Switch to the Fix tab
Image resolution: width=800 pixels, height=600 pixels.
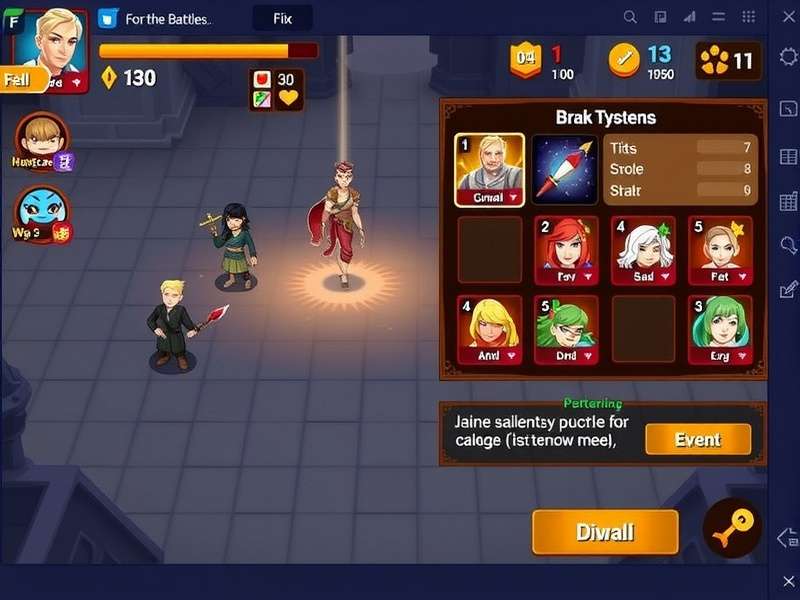tap(282, 18)
